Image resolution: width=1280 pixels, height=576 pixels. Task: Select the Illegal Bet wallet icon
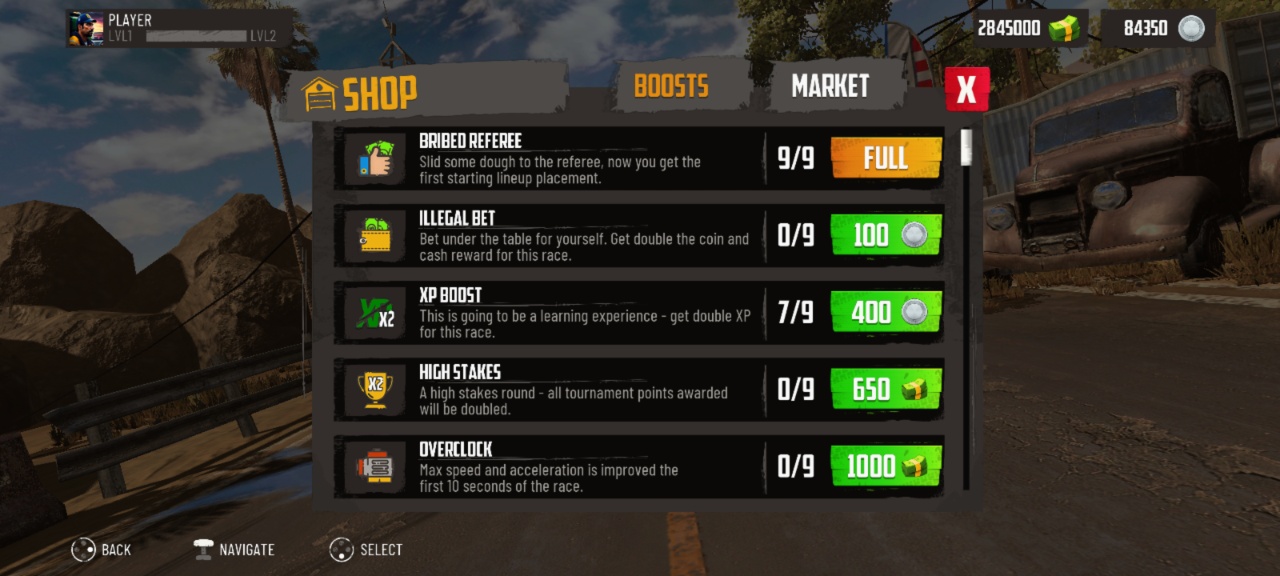(x=375, y=237)
